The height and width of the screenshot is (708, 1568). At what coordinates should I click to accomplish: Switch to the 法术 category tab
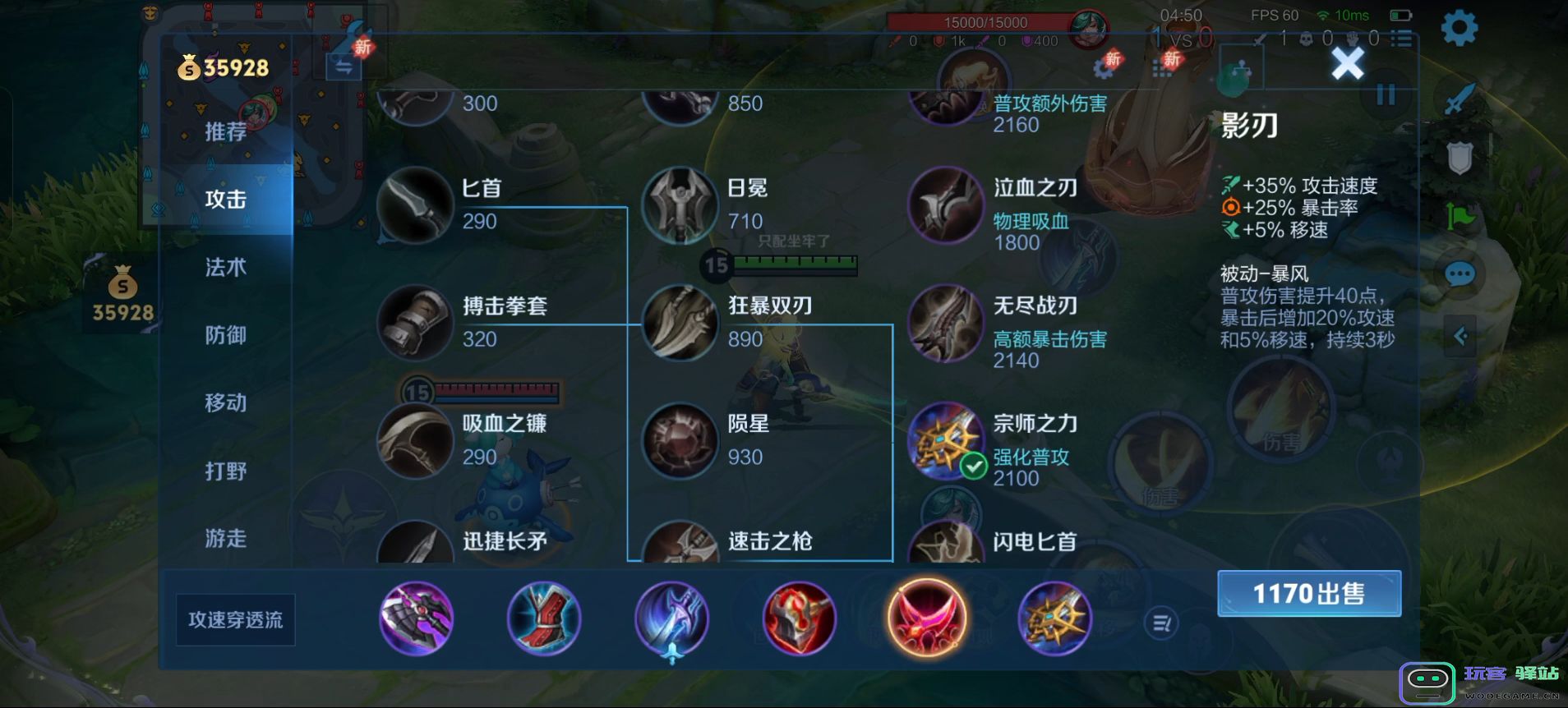pyautogui.click(x=225, y=266)
